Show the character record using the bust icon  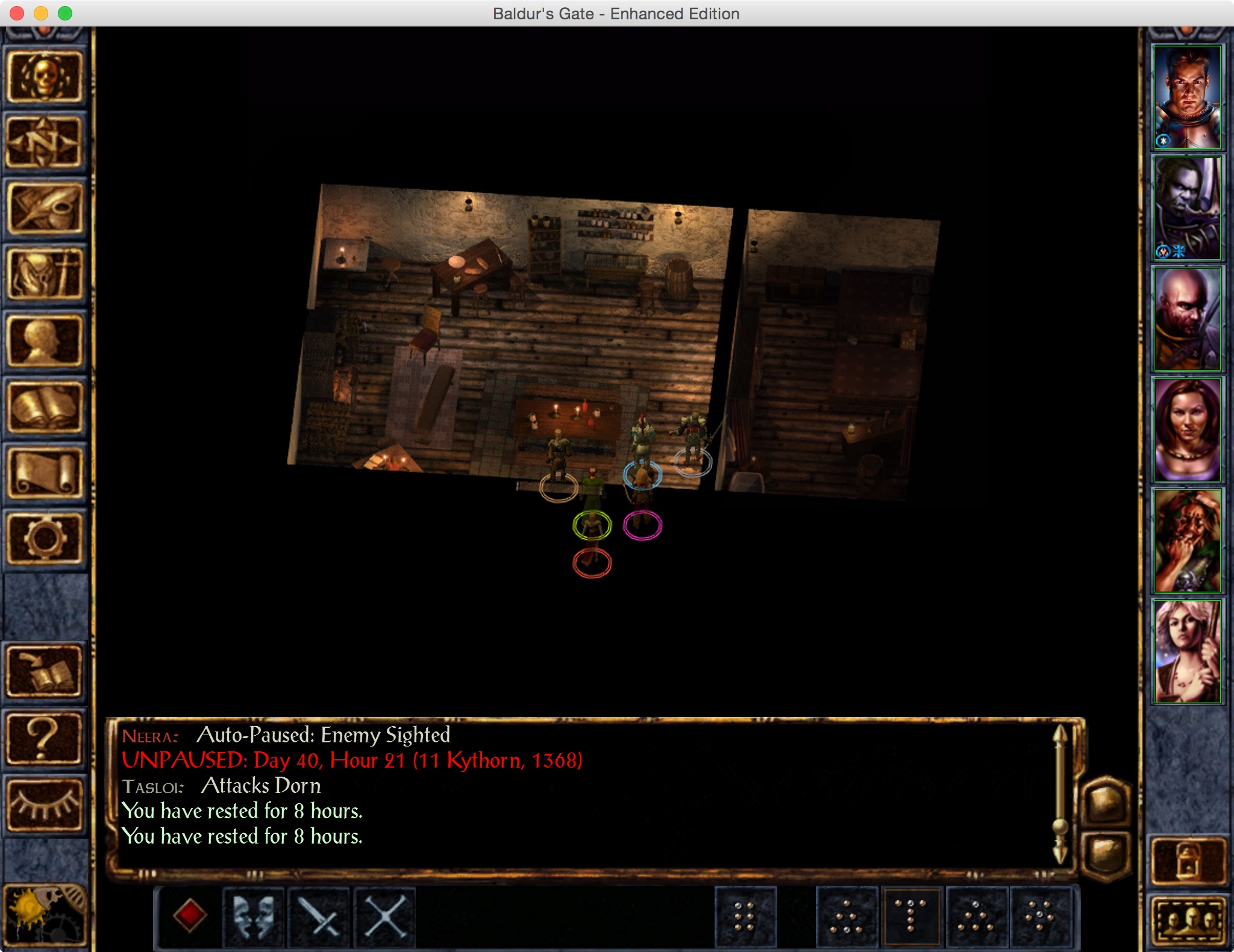[x=45, y=341]
